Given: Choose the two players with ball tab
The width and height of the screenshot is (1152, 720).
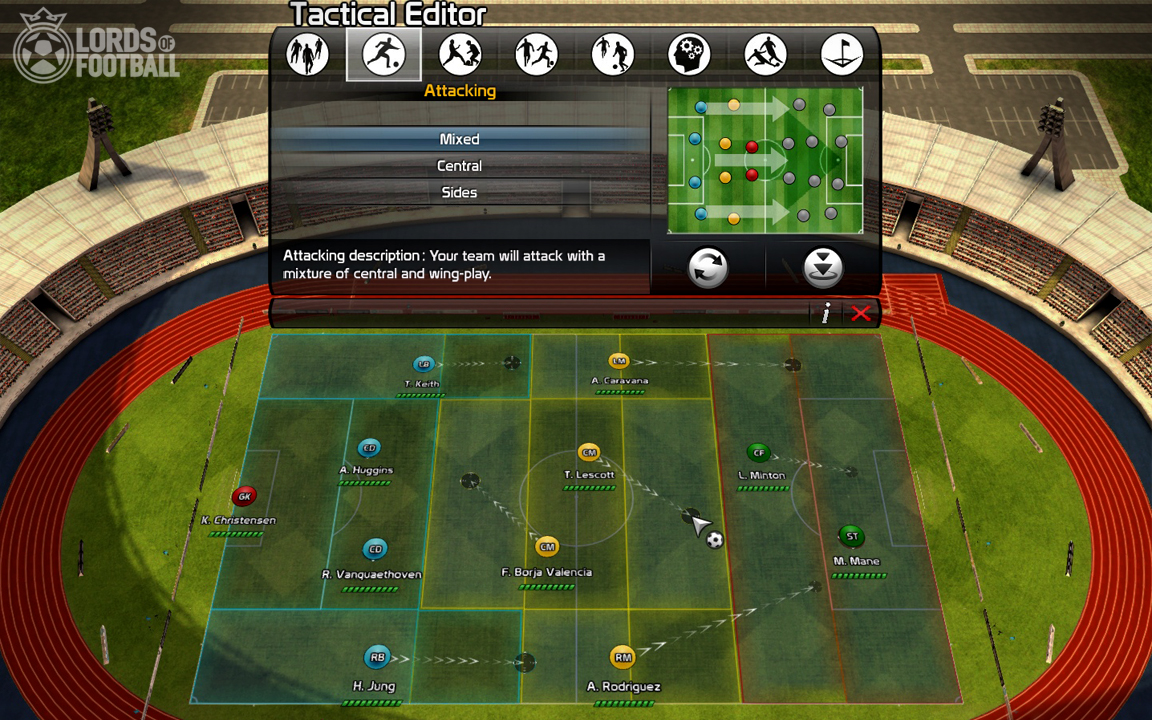Looking at the screenshot, I should pos(613,54).
